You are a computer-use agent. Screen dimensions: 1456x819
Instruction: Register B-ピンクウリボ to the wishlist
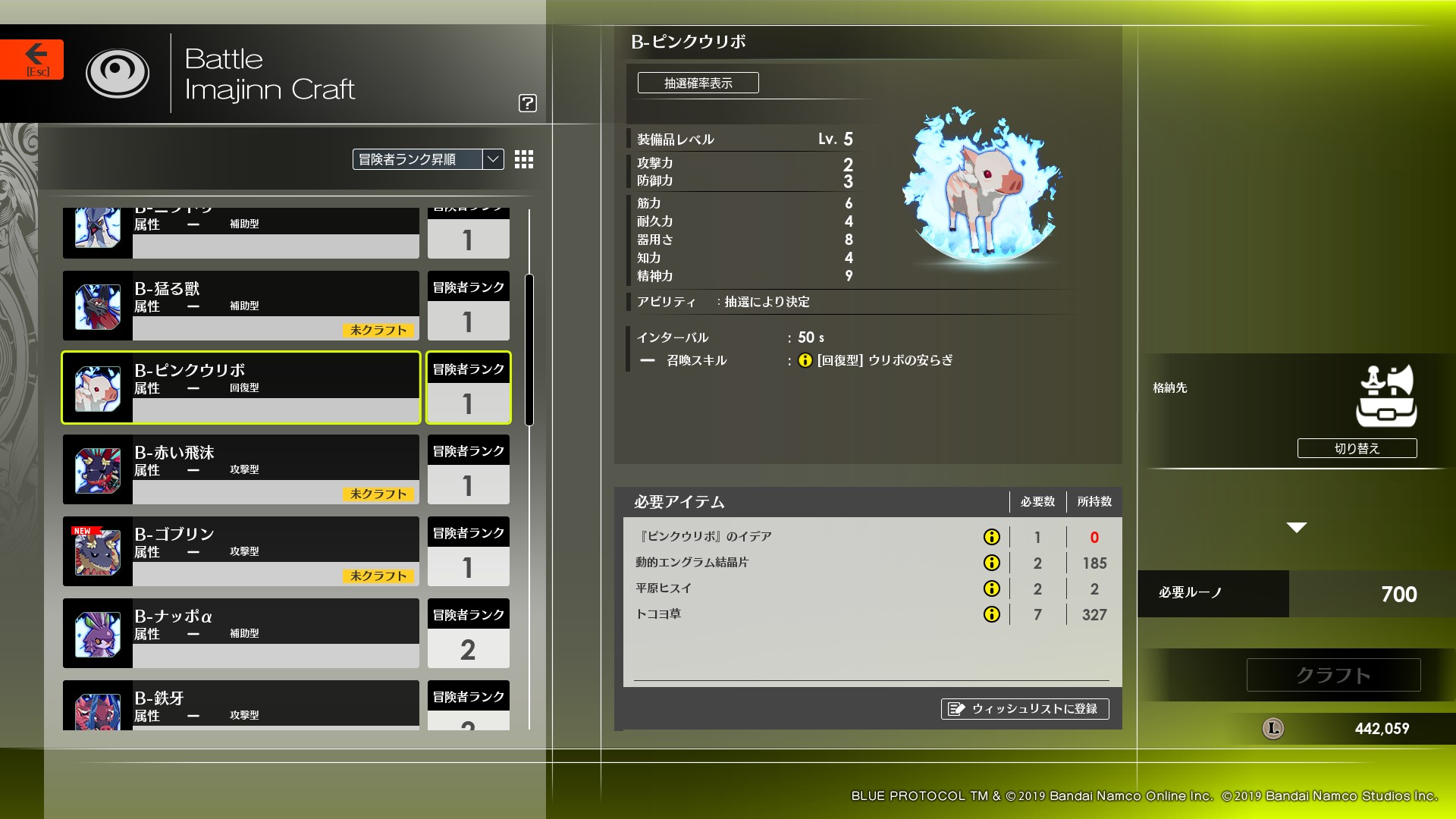point(1025,709)
